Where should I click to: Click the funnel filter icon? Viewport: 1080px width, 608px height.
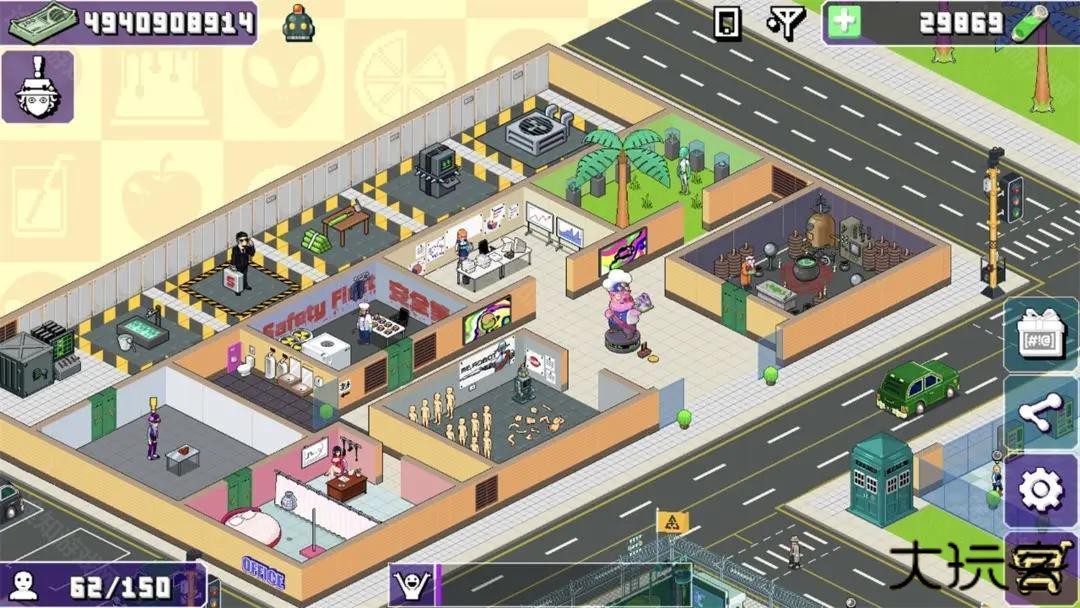(x=786, y=22)
